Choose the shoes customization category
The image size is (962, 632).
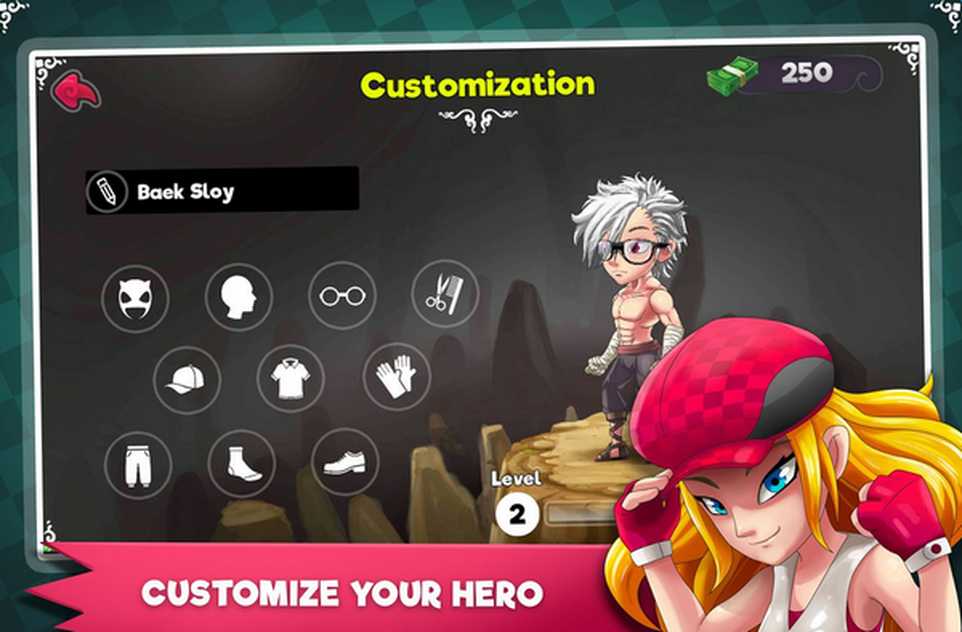(x=345, y=462)
